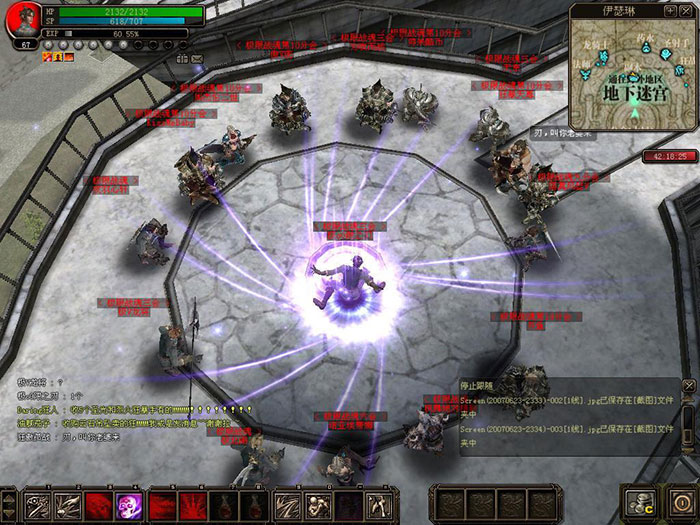
Task: Click the chat log message area
Action: [120, 410]
